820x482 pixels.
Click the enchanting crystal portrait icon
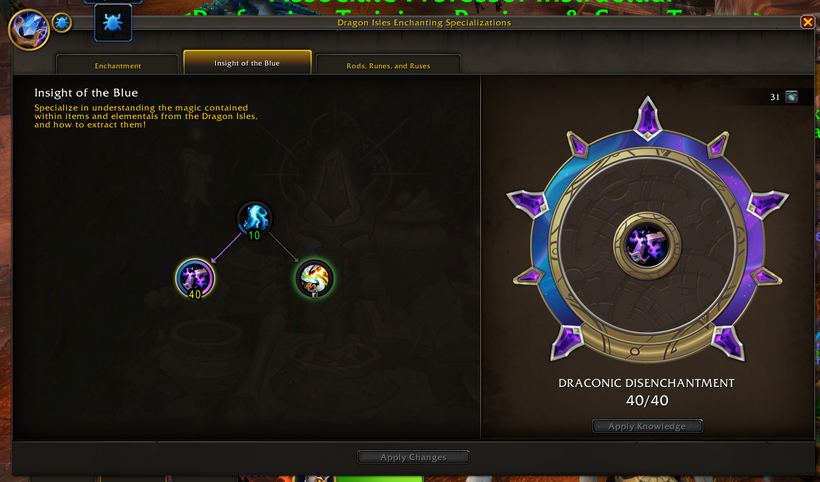(x=27, y=29)
